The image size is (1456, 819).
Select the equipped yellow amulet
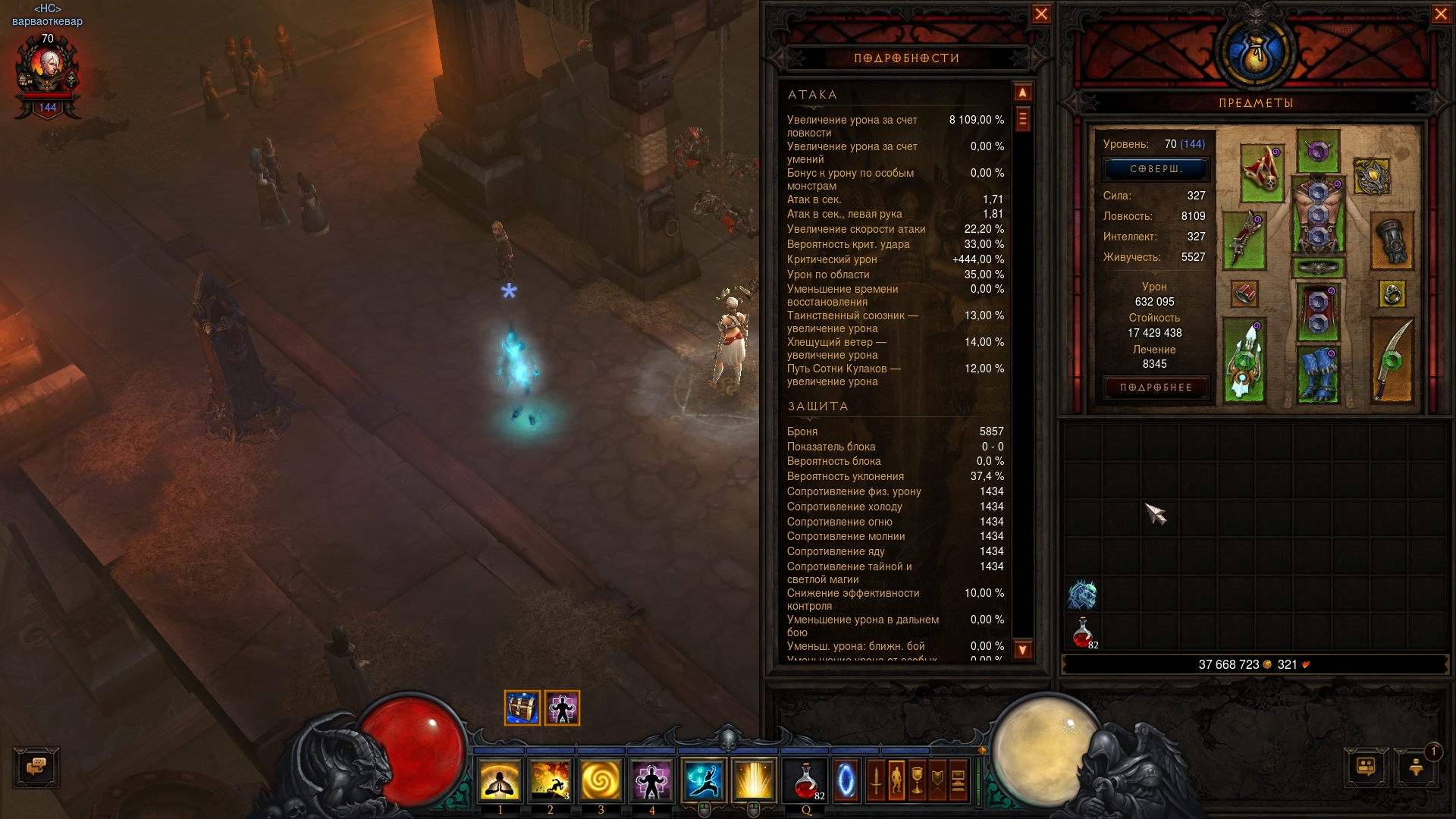pyautogui.click(x=1371, y=177)
